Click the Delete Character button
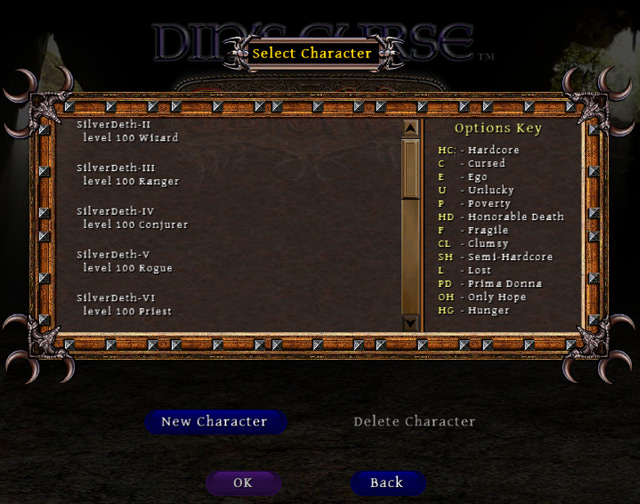This screenshot has height=504, width=640. [x=414, y=422]
